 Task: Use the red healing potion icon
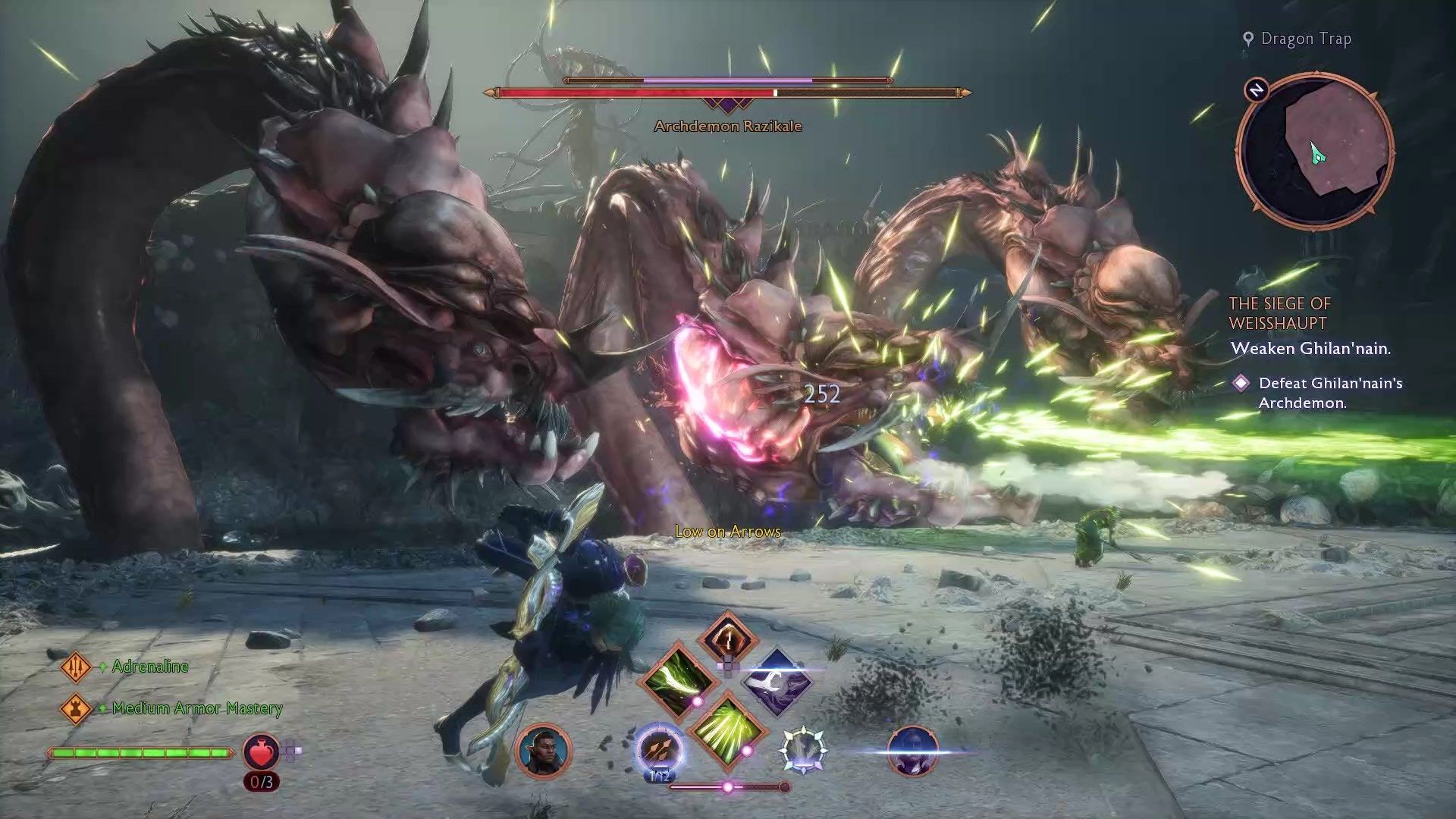coord(261,752)
